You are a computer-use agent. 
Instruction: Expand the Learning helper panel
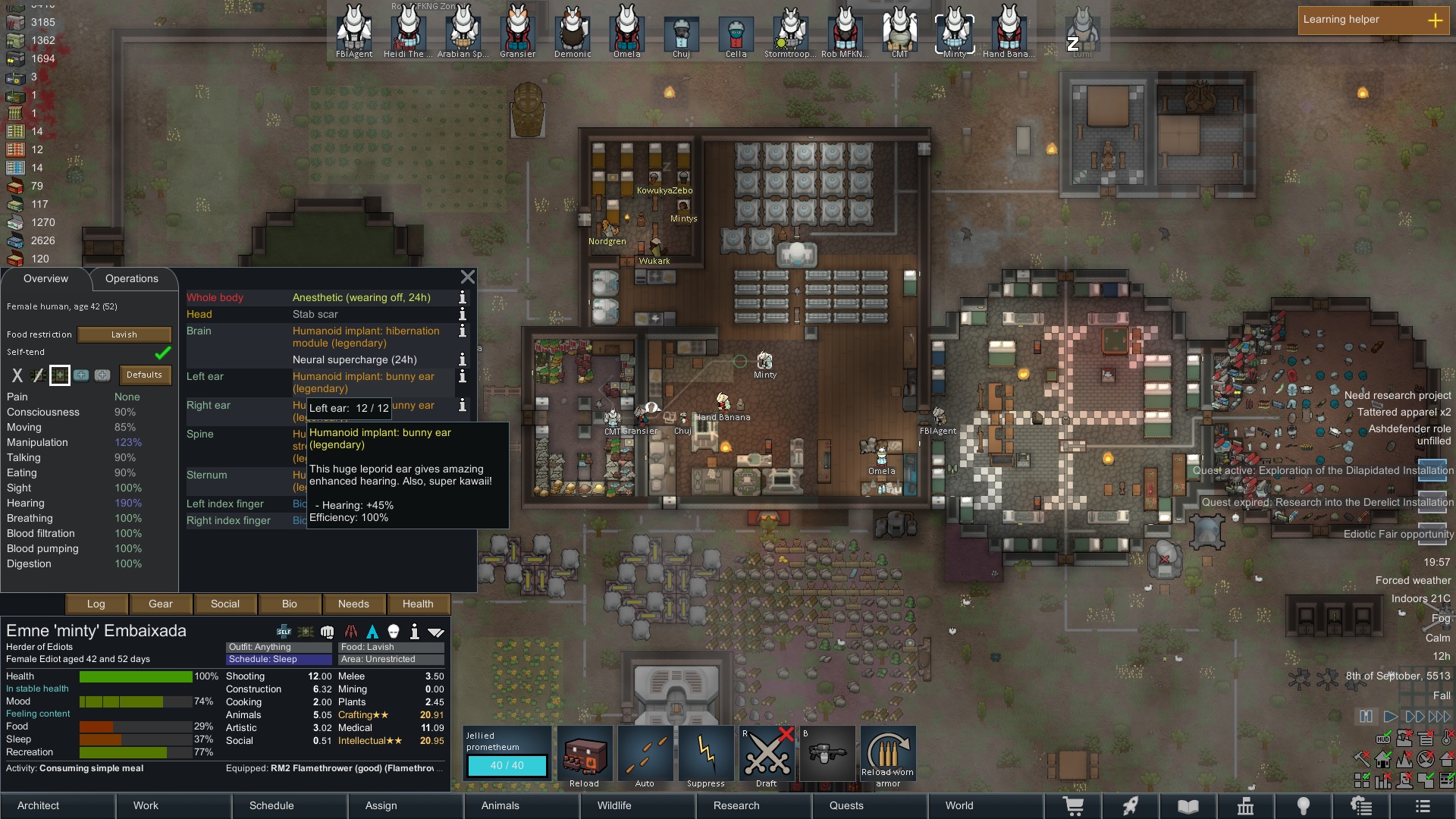(x=1435, y=20)
